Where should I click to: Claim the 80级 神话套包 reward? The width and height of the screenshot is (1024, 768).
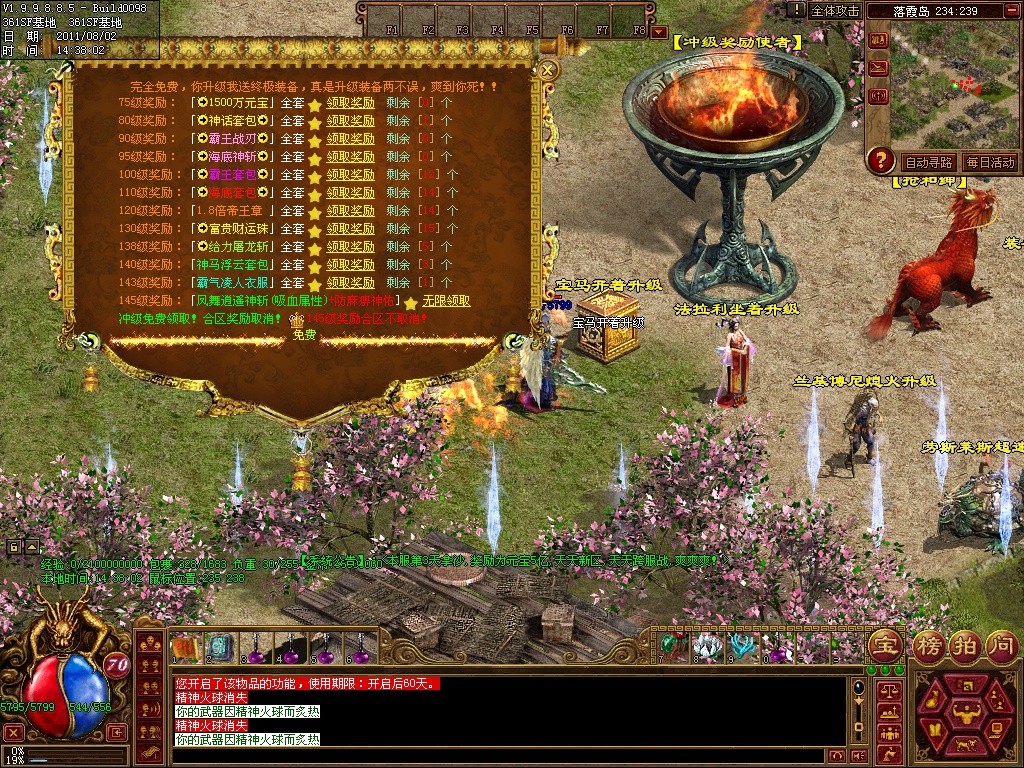coord(350,120)
